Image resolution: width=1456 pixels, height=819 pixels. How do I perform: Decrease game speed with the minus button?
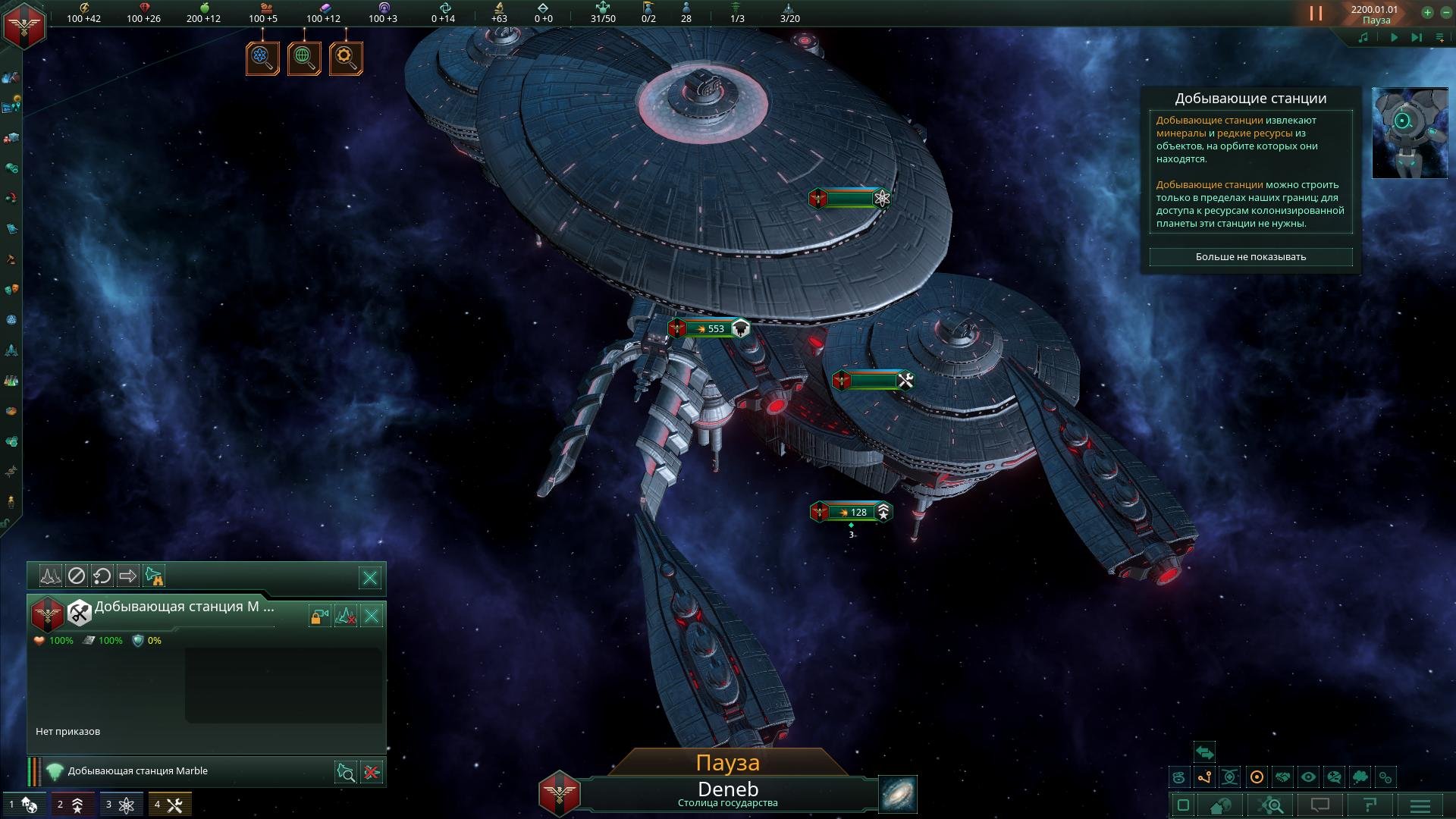pos(1445,12)
